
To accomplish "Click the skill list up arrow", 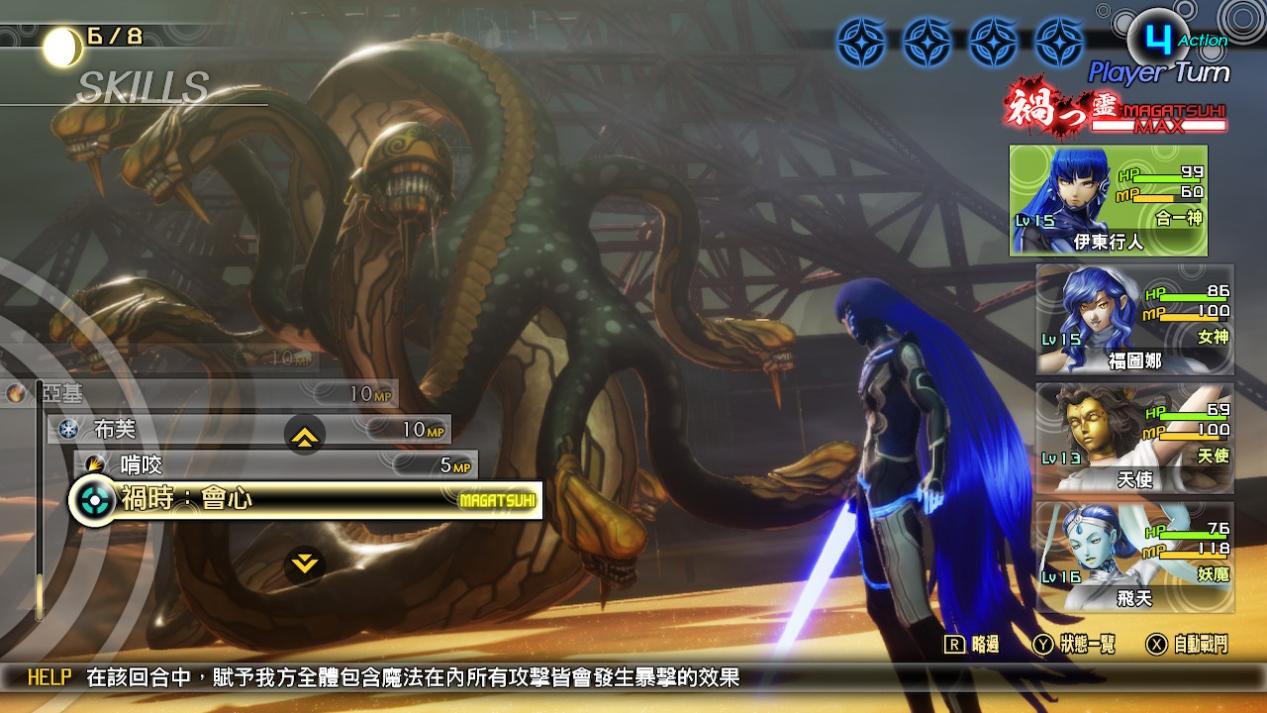I will (x=304, y=434).
